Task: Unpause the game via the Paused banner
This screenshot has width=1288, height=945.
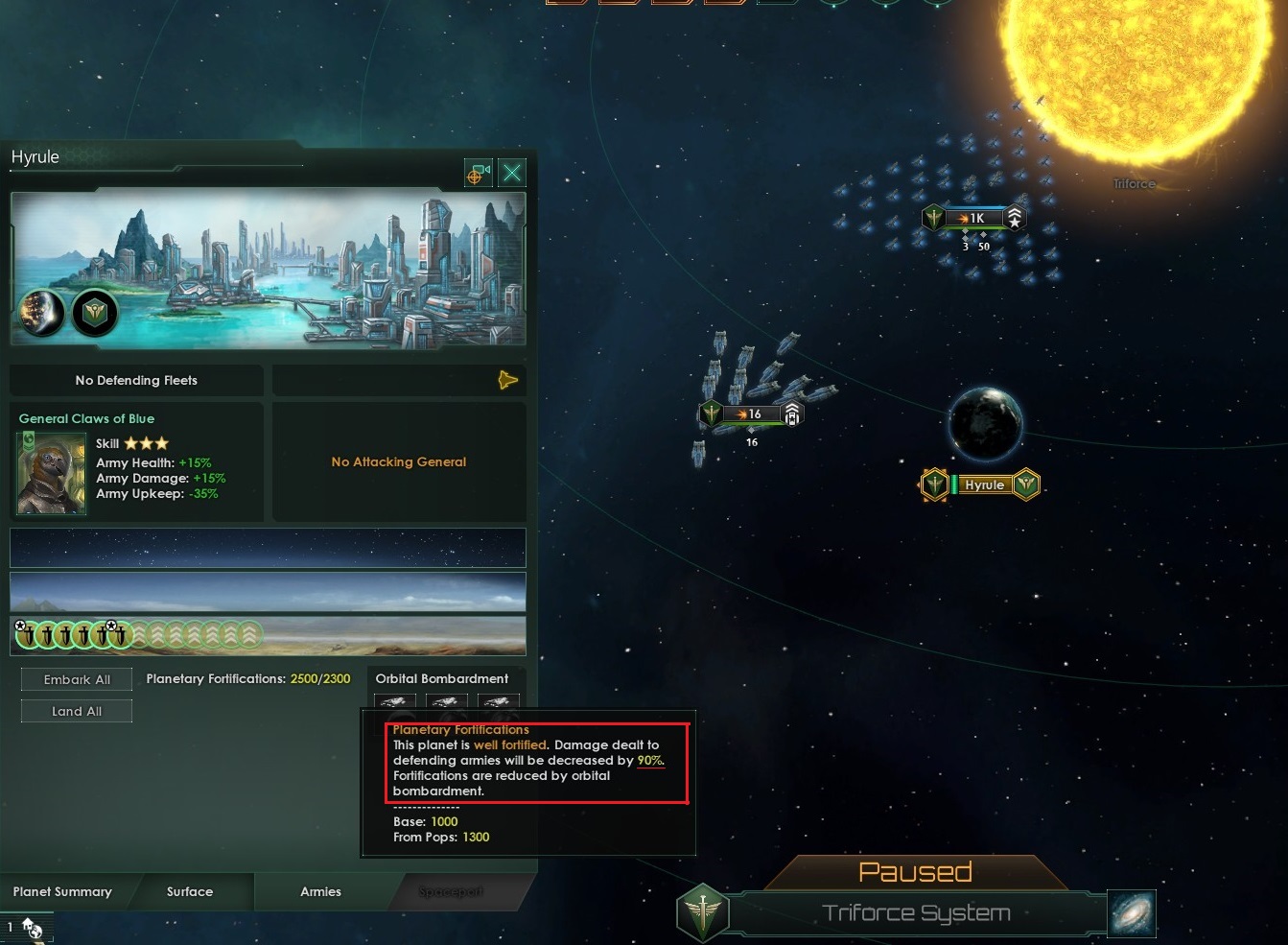Action: (914, 871)
